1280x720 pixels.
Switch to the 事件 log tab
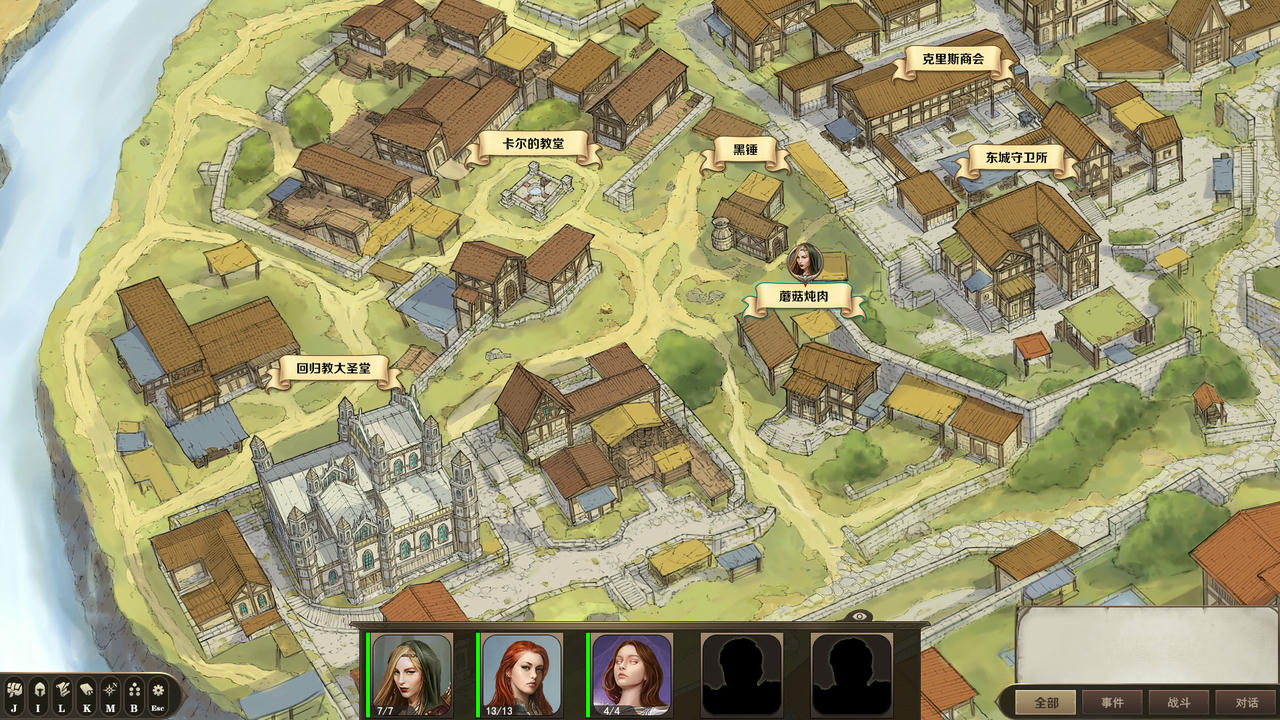pos(1112,702)
